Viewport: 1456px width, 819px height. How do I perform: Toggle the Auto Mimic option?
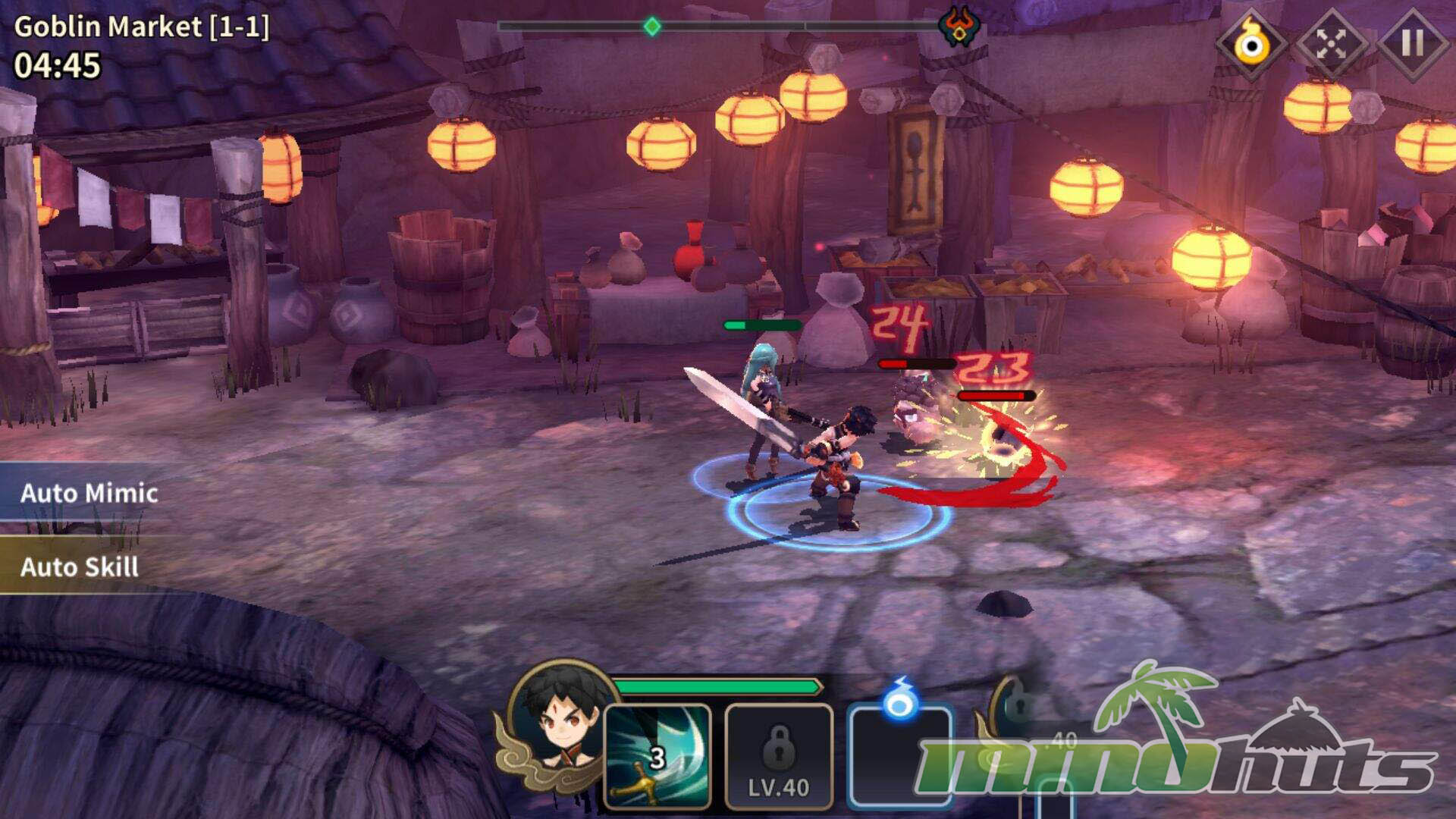click(89, 494)
